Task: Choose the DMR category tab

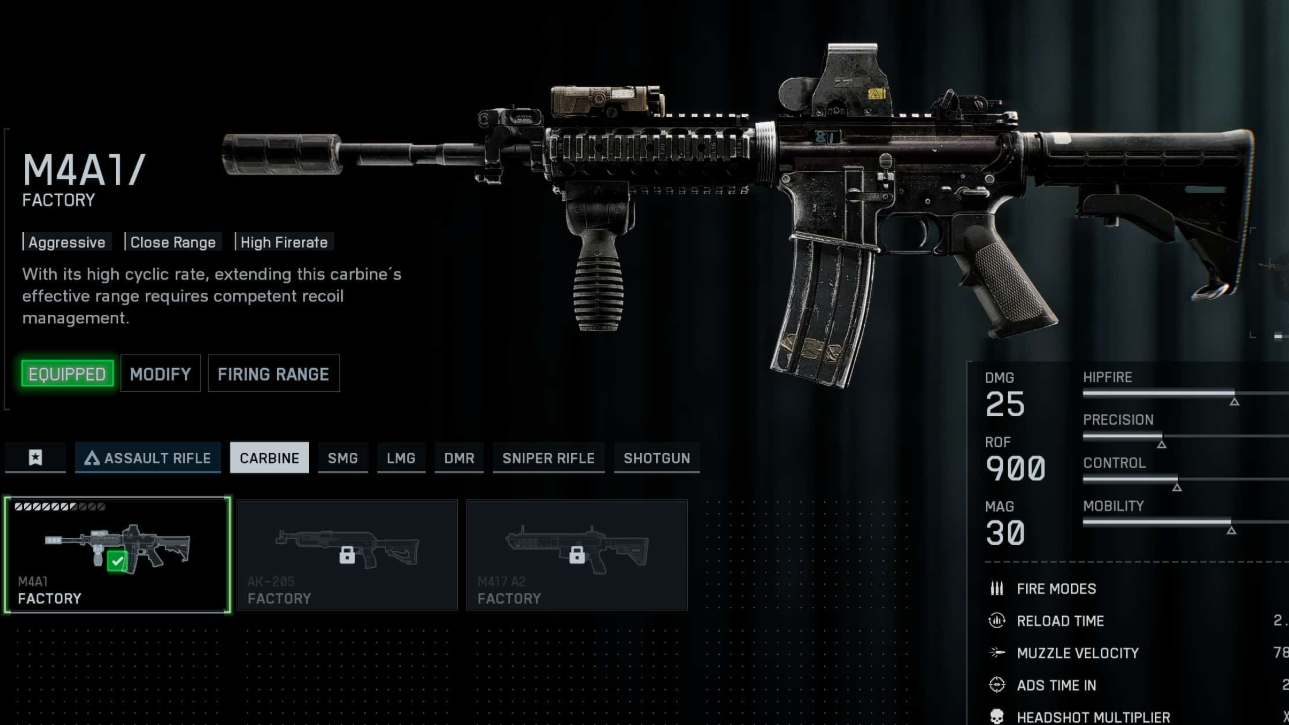Action: (x=459, y=458)
